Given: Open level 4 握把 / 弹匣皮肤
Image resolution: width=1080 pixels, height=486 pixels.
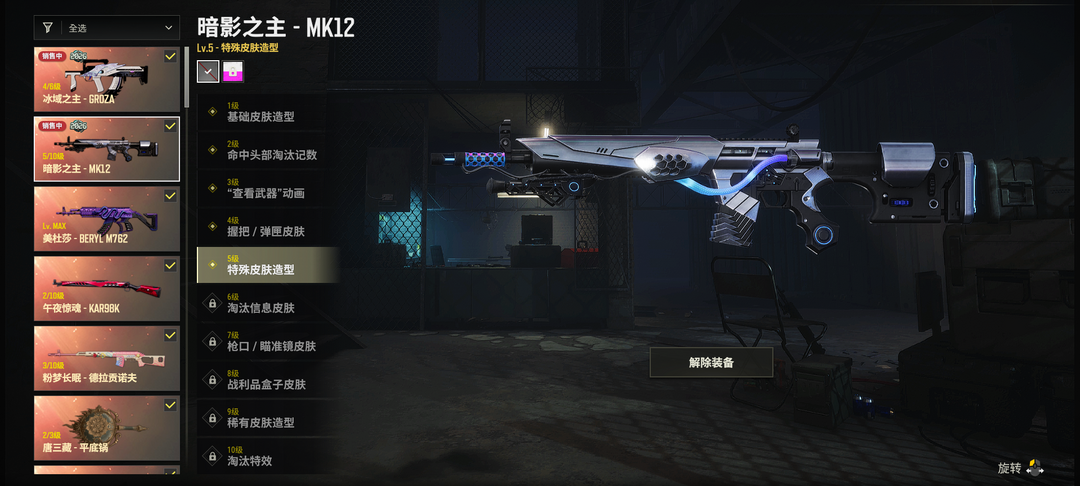Looking at the screenshot, I should coord(267,226).
